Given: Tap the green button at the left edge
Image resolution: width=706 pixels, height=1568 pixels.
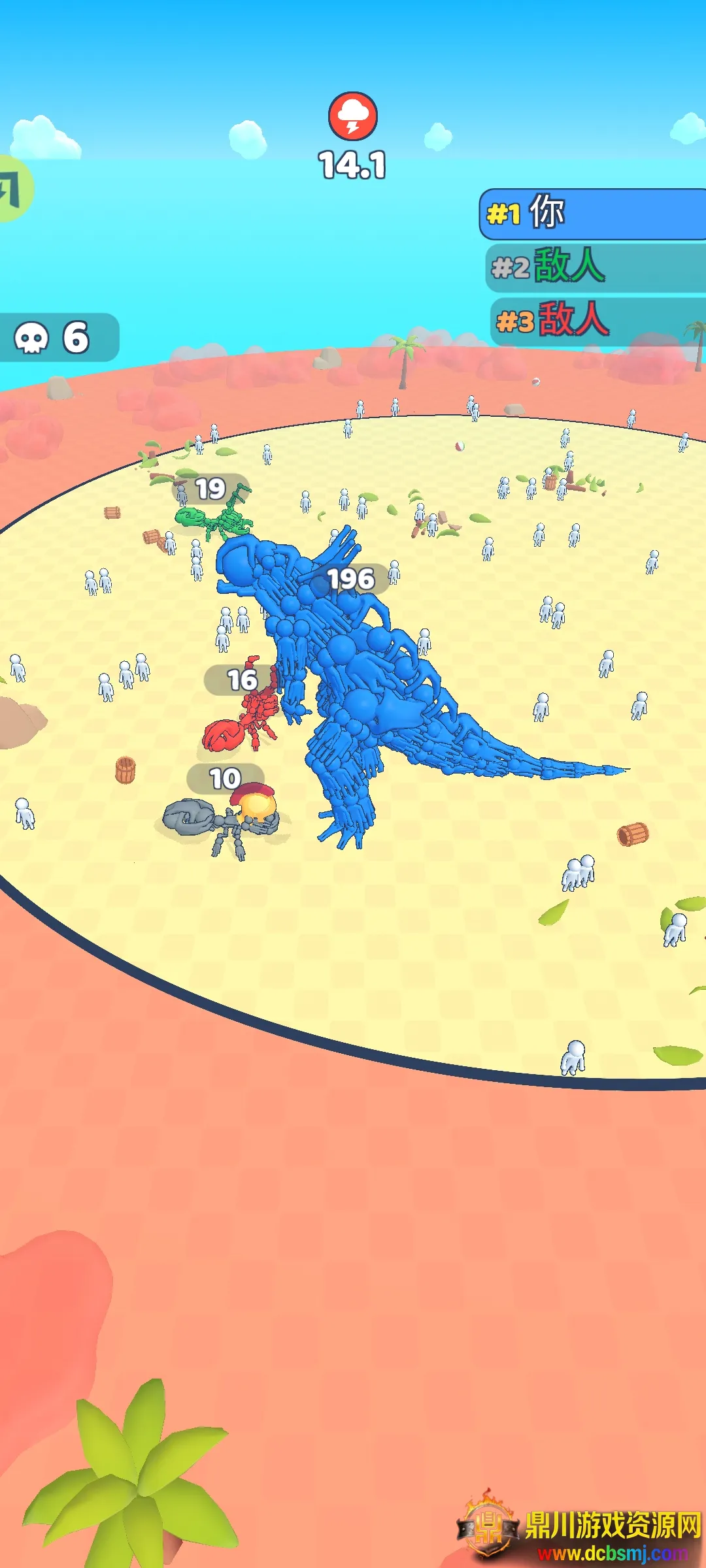Looking at the screenshot, I should click(13, 189).
